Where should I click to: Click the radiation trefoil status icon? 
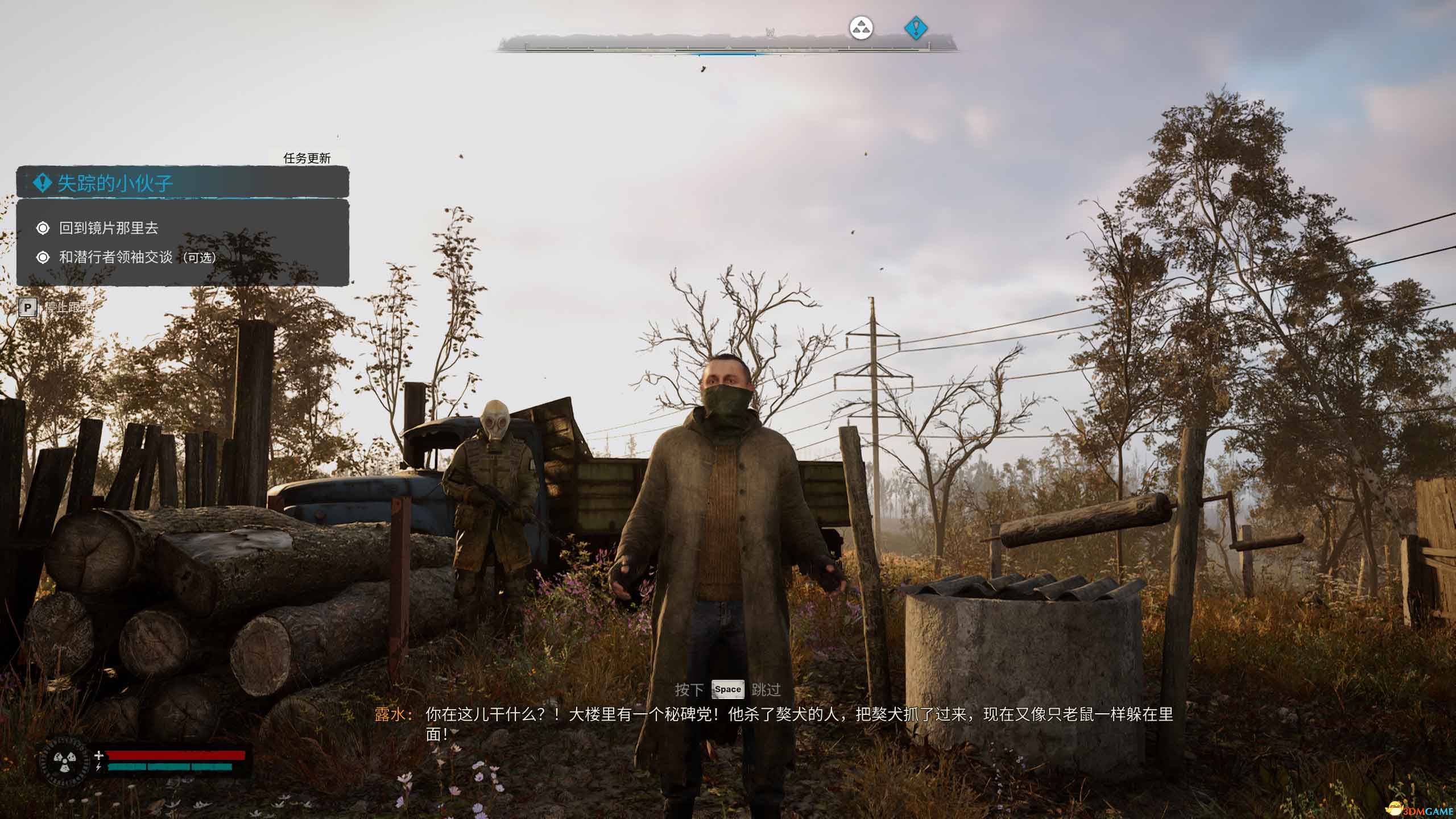[62, 760]
